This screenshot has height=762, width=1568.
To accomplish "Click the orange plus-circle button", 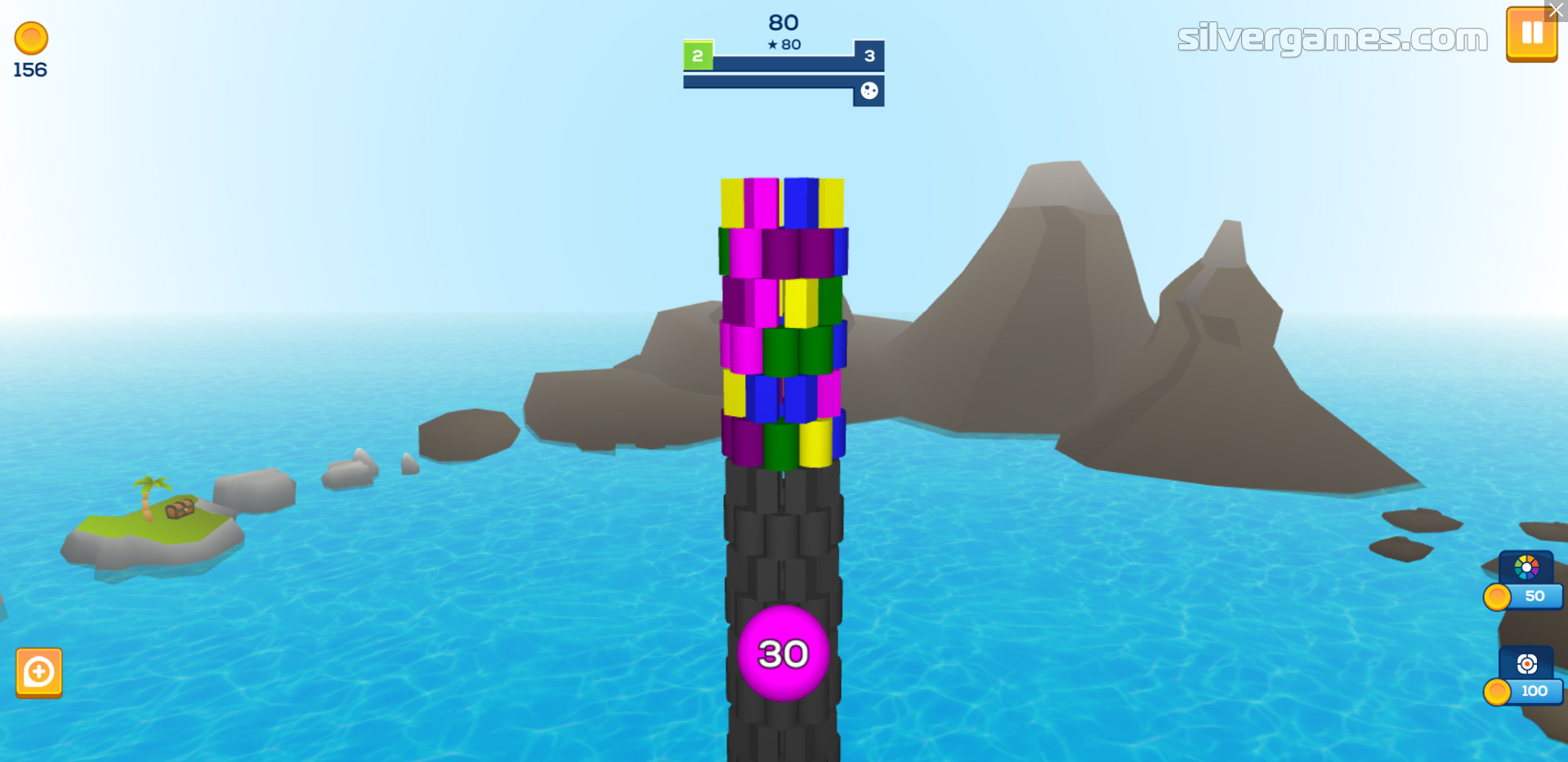I will coord(39,673).
